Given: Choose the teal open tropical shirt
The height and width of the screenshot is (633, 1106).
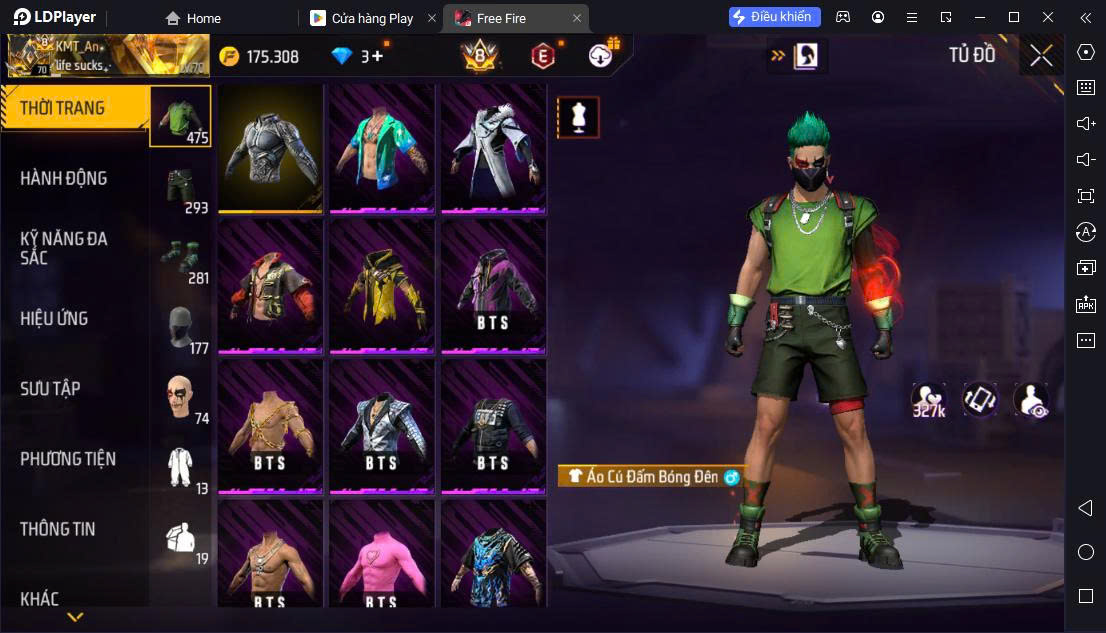Looking at the screenshot, I should 381,148.
